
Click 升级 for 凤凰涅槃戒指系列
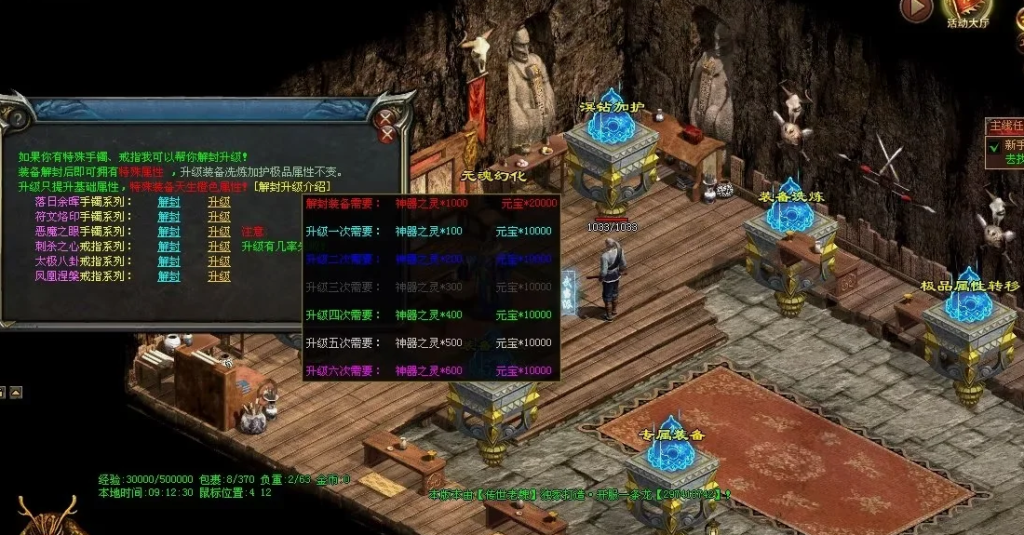point(219,275)
